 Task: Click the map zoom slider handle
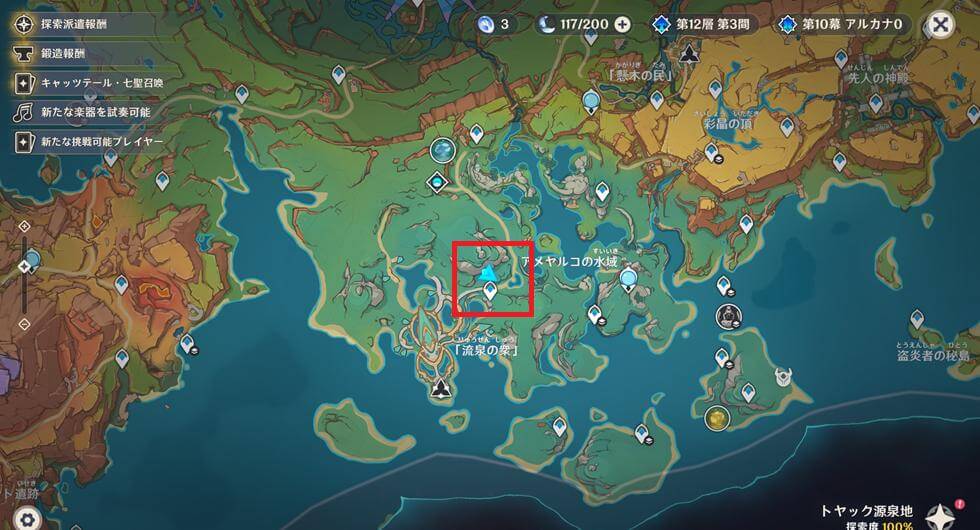[x=25, y=267]
